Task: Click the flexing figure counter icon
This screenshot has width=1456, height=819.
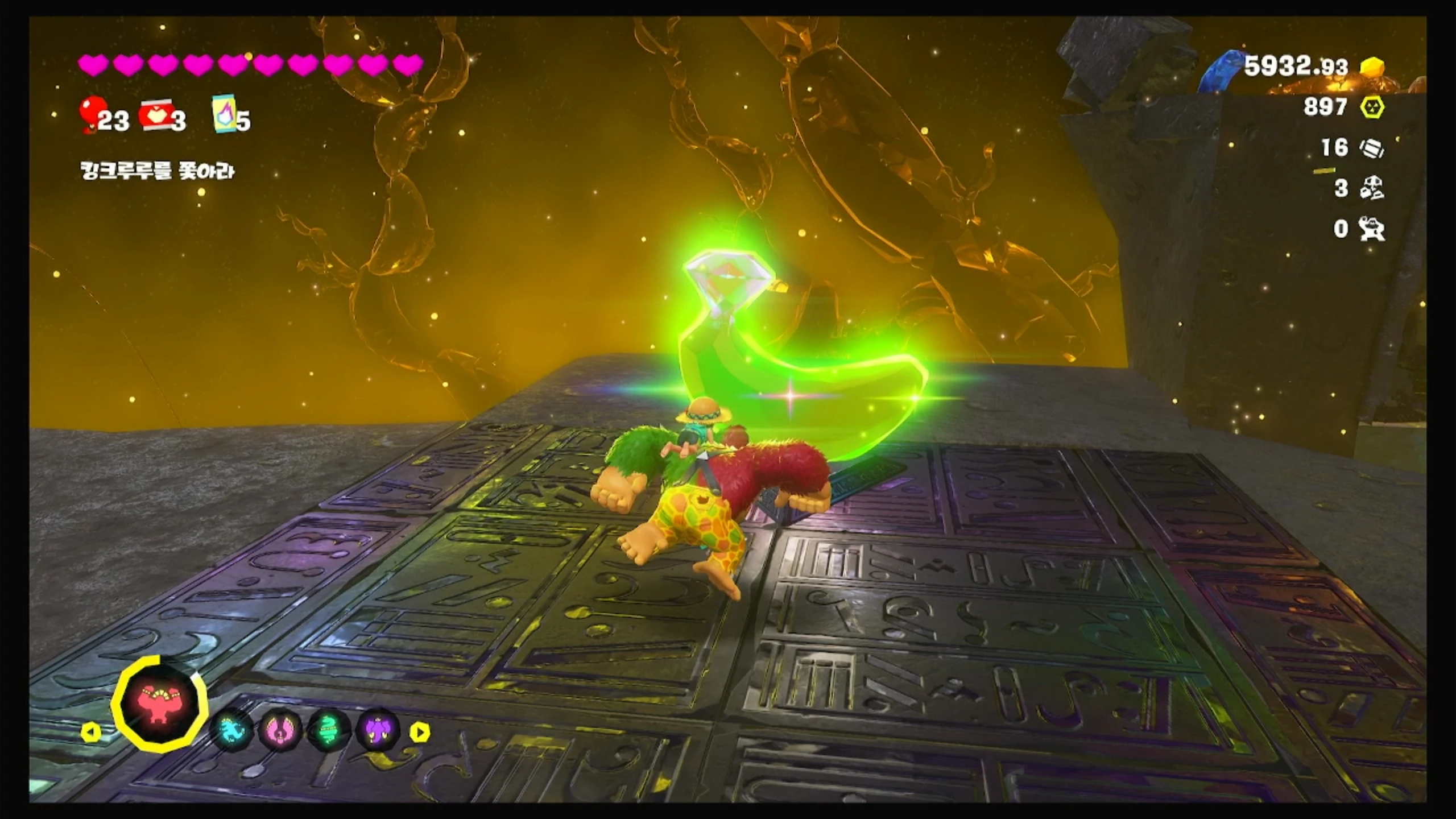Action: [x=1372, y=229]
